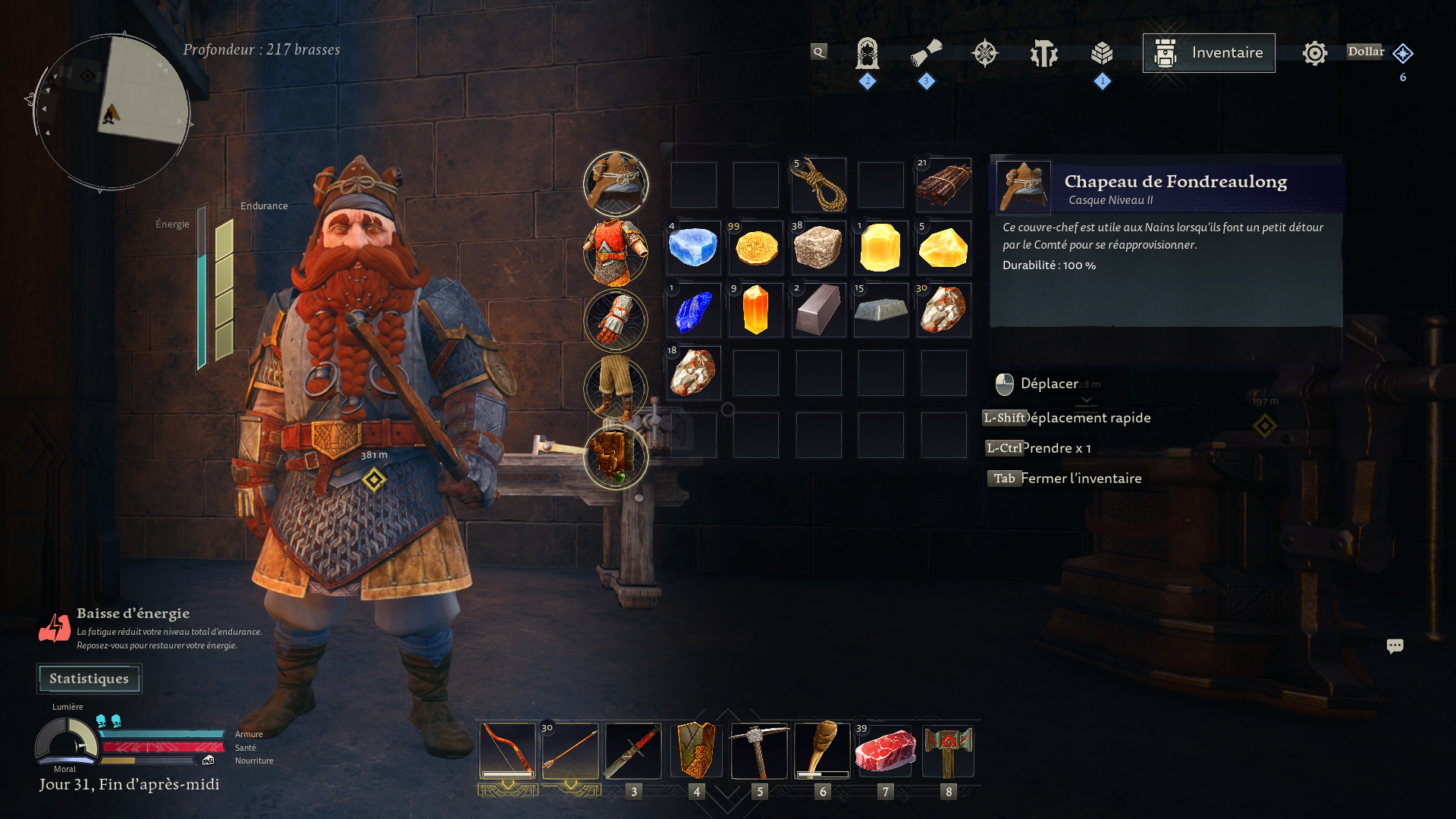Click the search magnifier icon
The width and height of the screenshot is (1456, 819).
point(818,52)
